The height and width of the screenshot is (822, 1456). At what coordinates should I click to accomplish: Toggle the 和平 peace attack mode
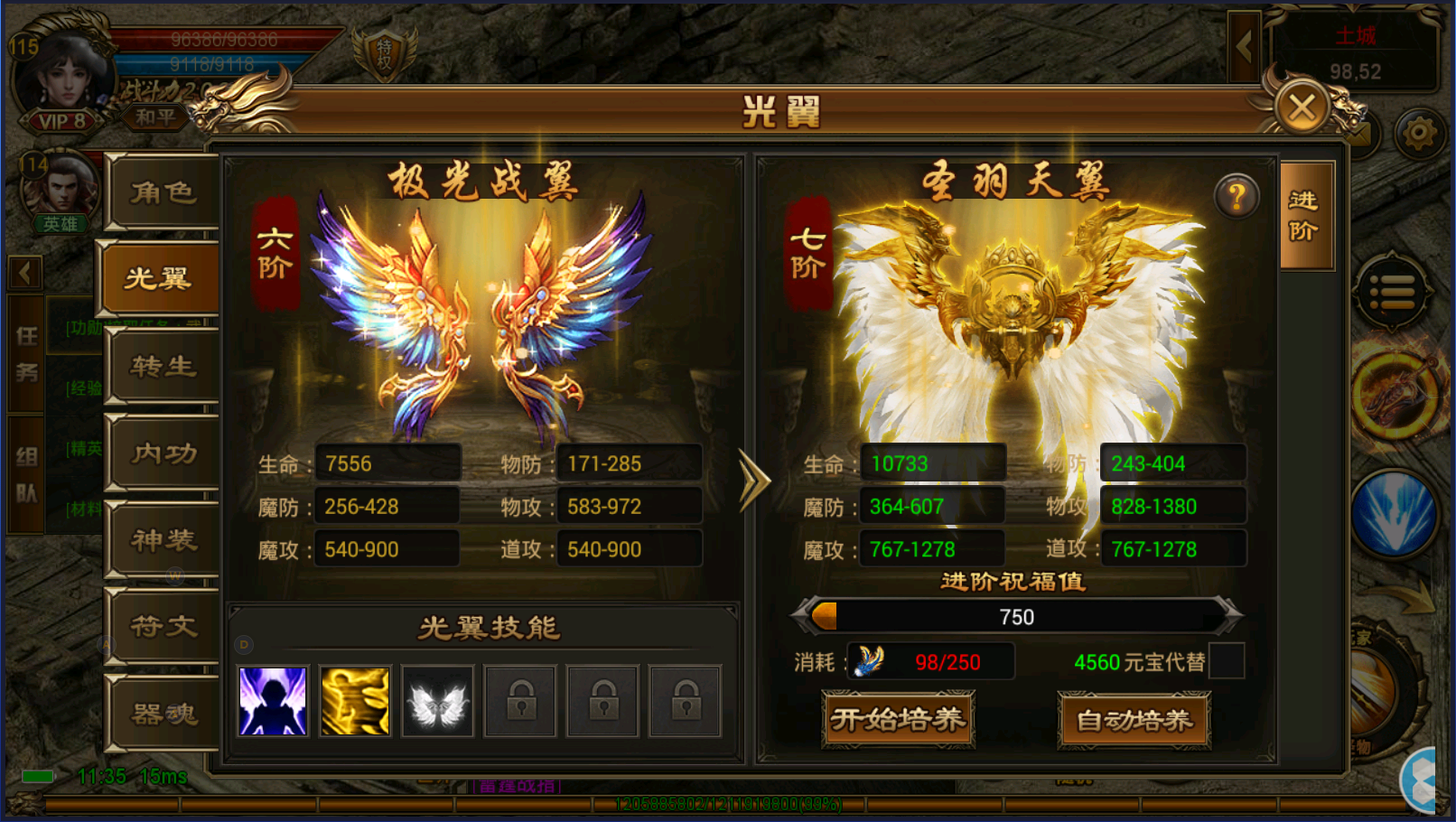pyautogui.click(x=155, y=117)
